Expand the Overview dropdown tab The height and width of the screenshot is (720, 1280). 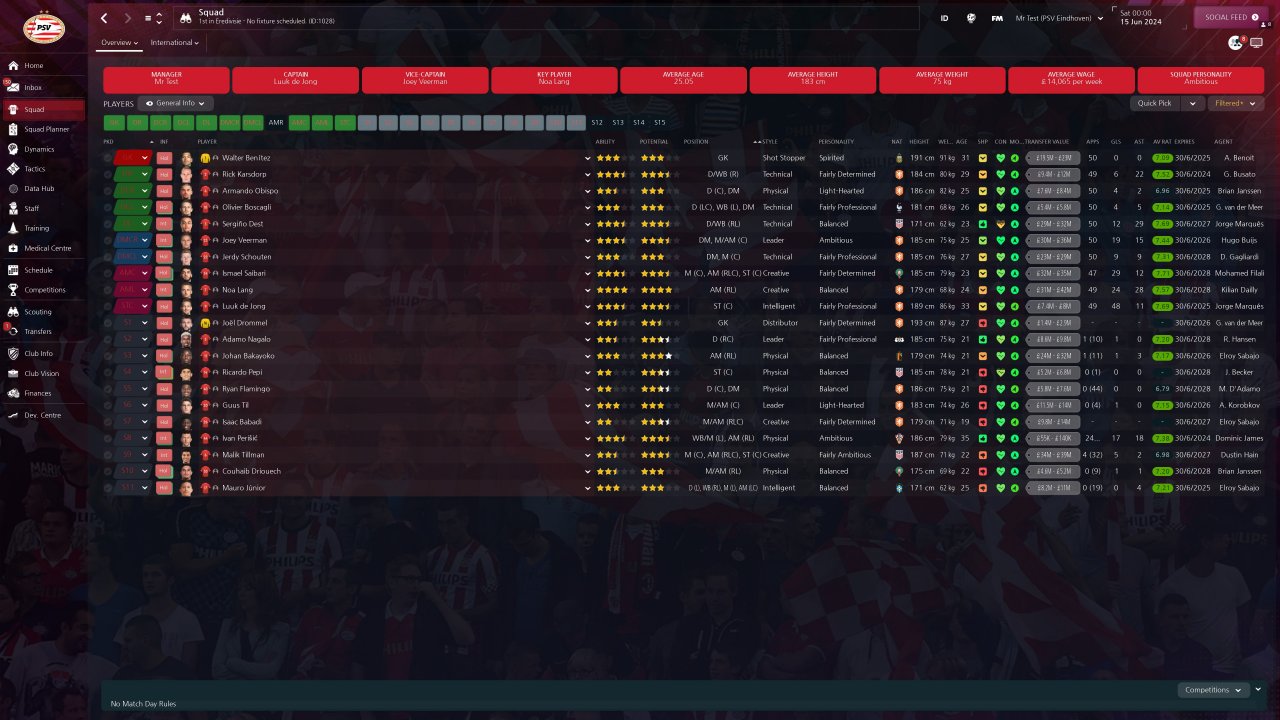click(119, 43)
